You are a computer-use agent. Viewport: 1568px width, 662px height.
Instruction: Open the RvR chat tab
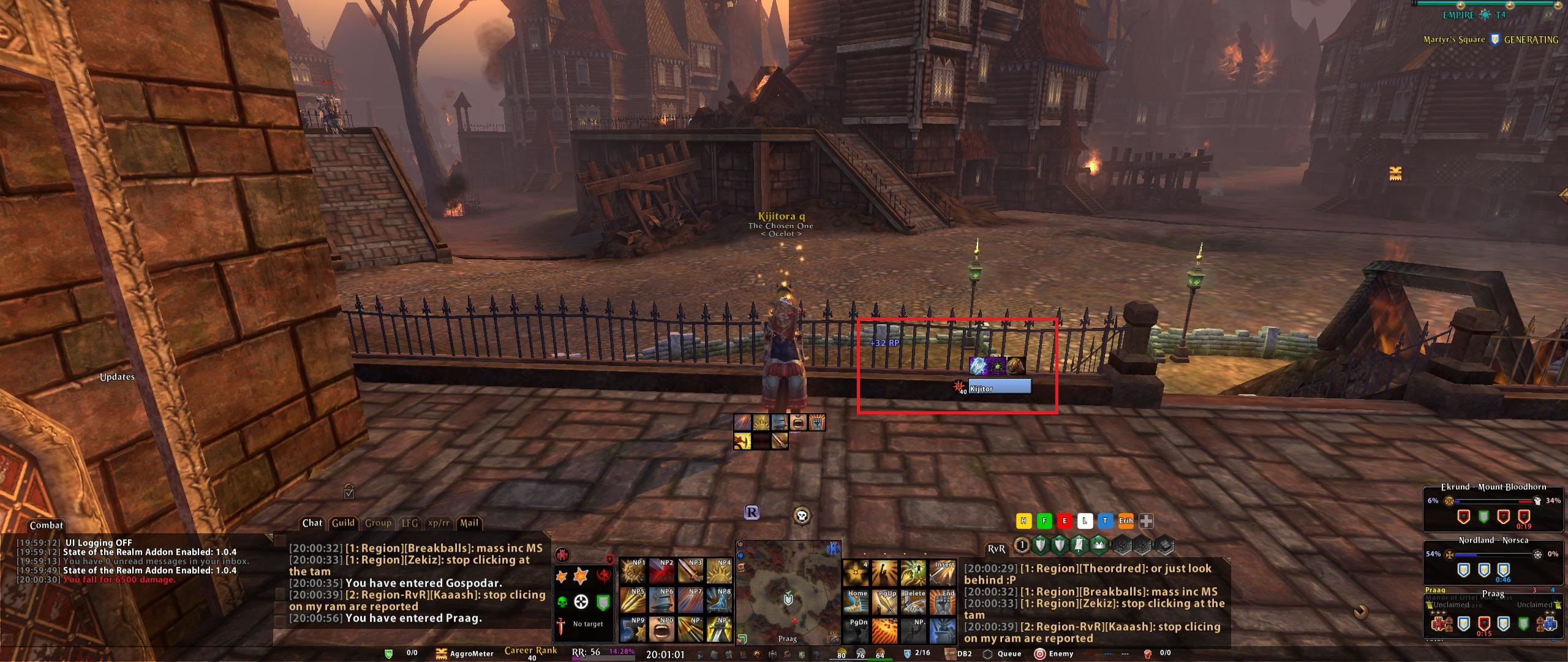click(x=997, y=549)
